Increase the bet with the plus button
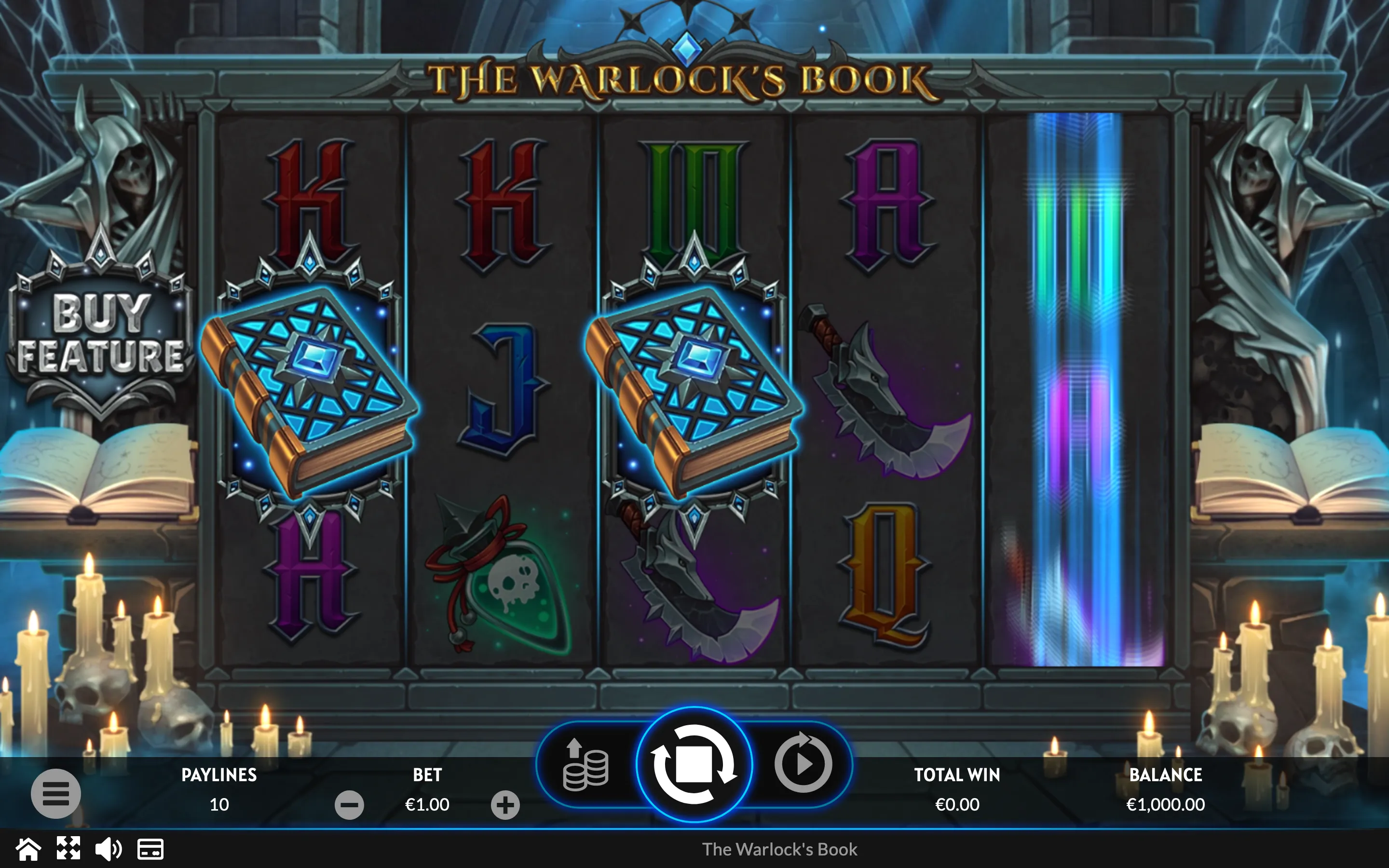Image resolution: width=1389 pixels, height=868 pixels. tap(505, 805)
